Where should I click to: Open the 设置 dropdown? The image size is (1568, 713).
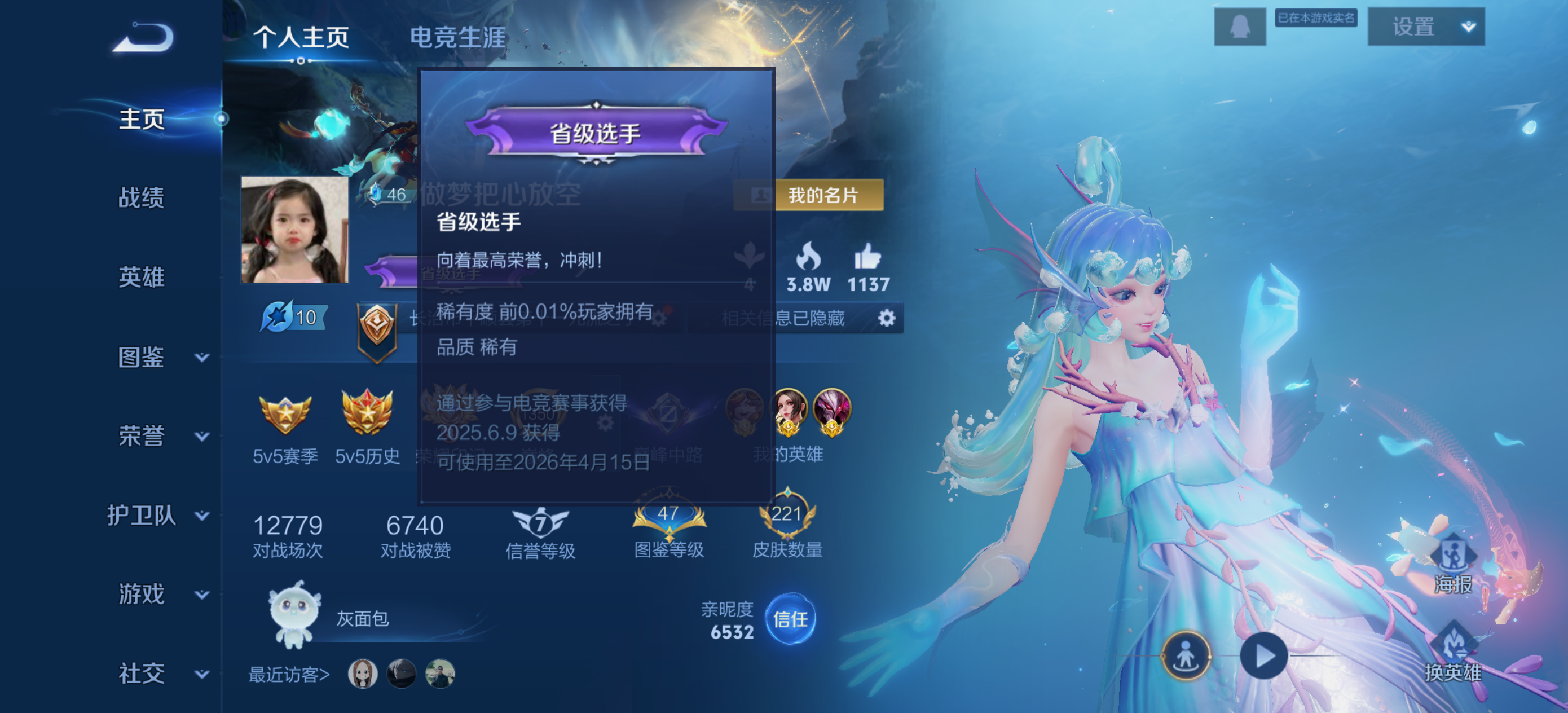tap(1425, 27)
